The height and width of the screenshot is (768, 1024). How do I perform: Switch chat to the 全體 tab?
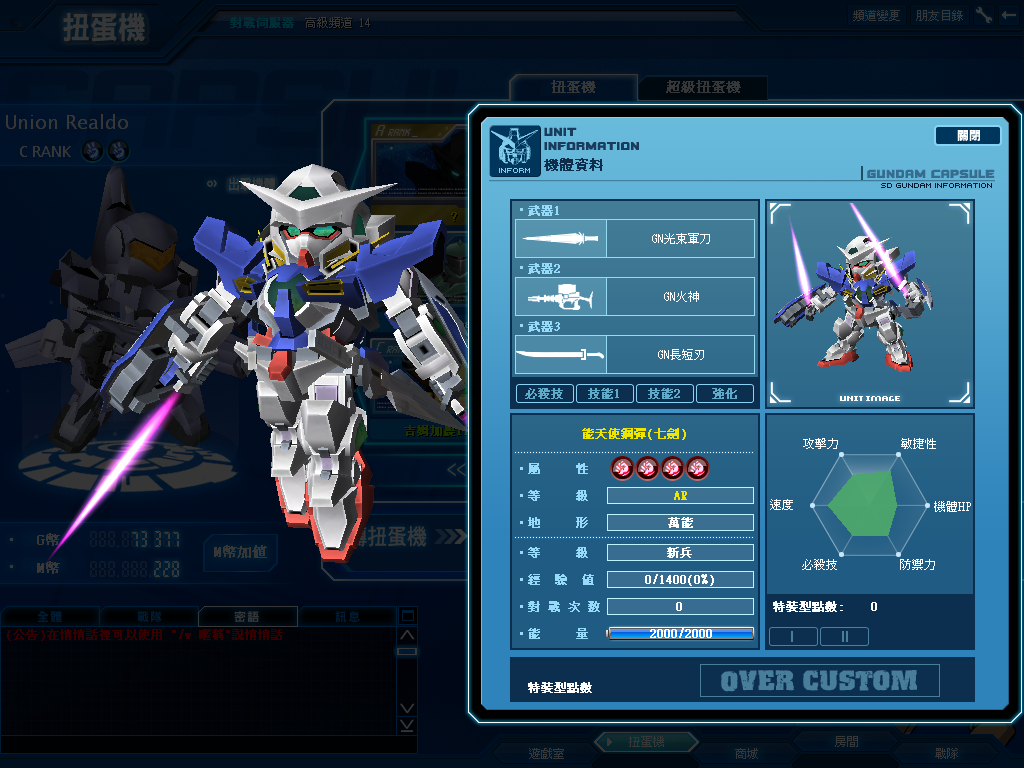point(50,617)
